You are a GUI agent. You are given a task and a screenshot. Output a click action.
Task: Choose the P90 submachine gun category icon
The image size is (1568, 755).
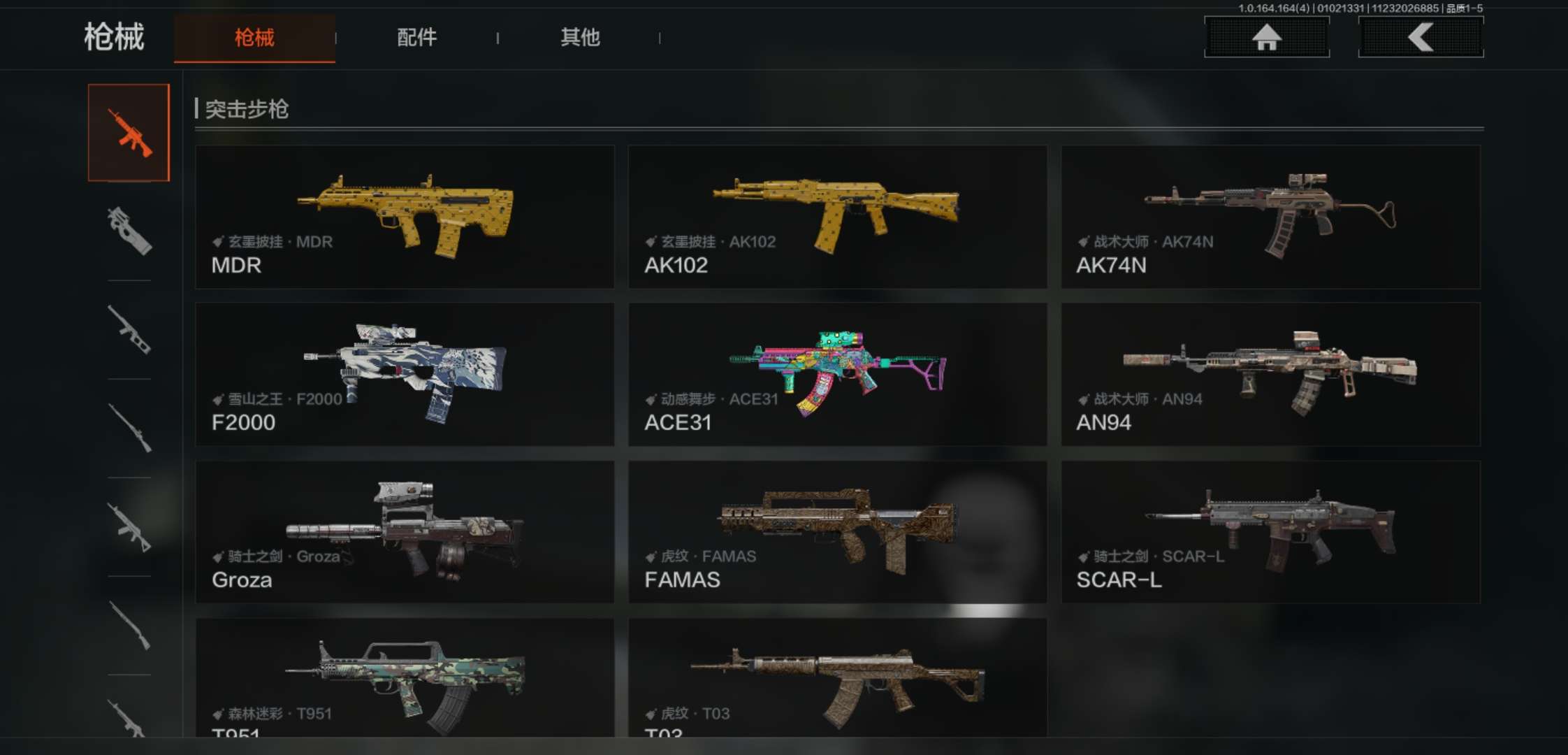(129, 231)
